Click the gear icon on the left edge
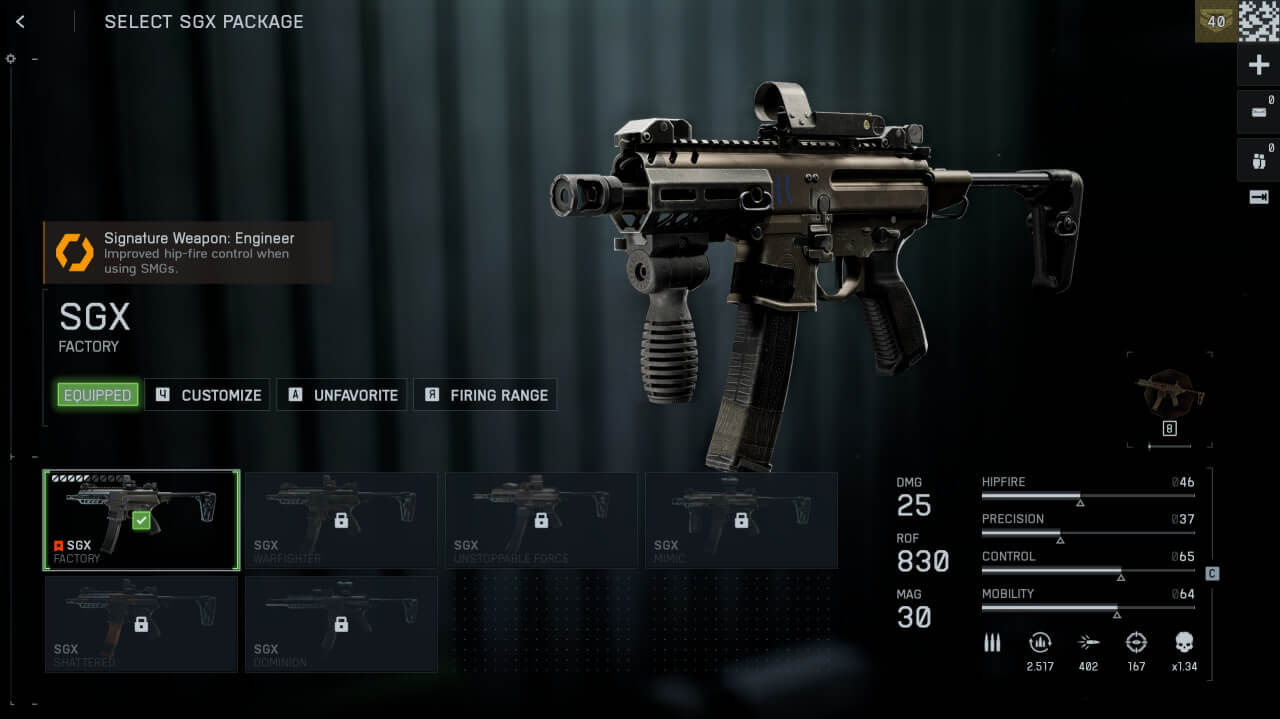 tap(11, 58)
